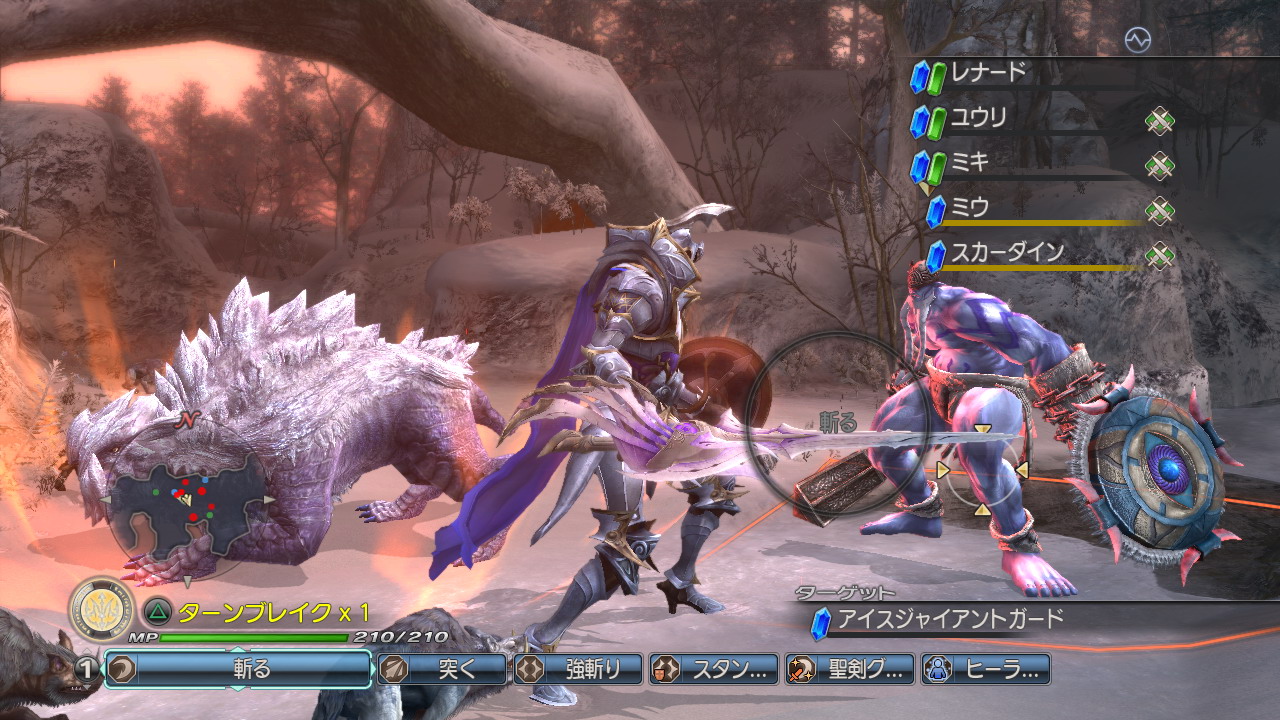Image resolution: width=1280 pixels, height=720 pixels.
Task: Select the 斬る slash command
Action: (x=238, y=669)
